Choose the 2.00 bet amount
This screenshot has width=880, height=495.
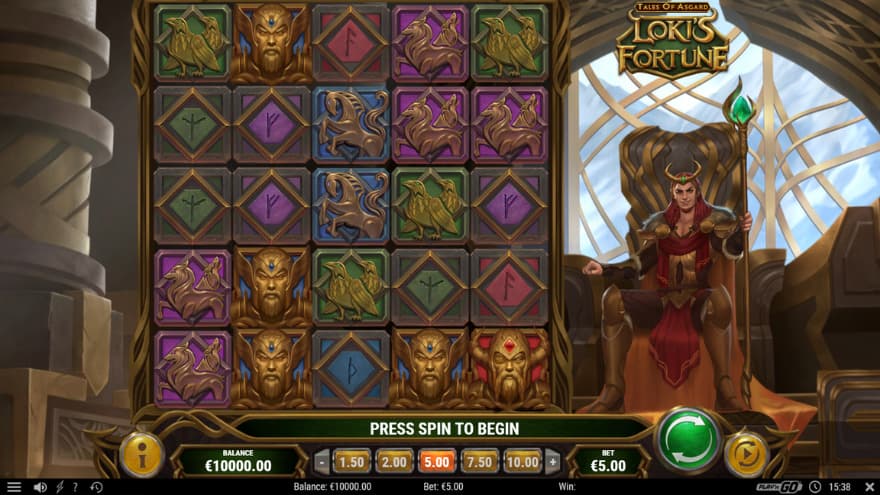pyautogui.click(x=394, y=461)
